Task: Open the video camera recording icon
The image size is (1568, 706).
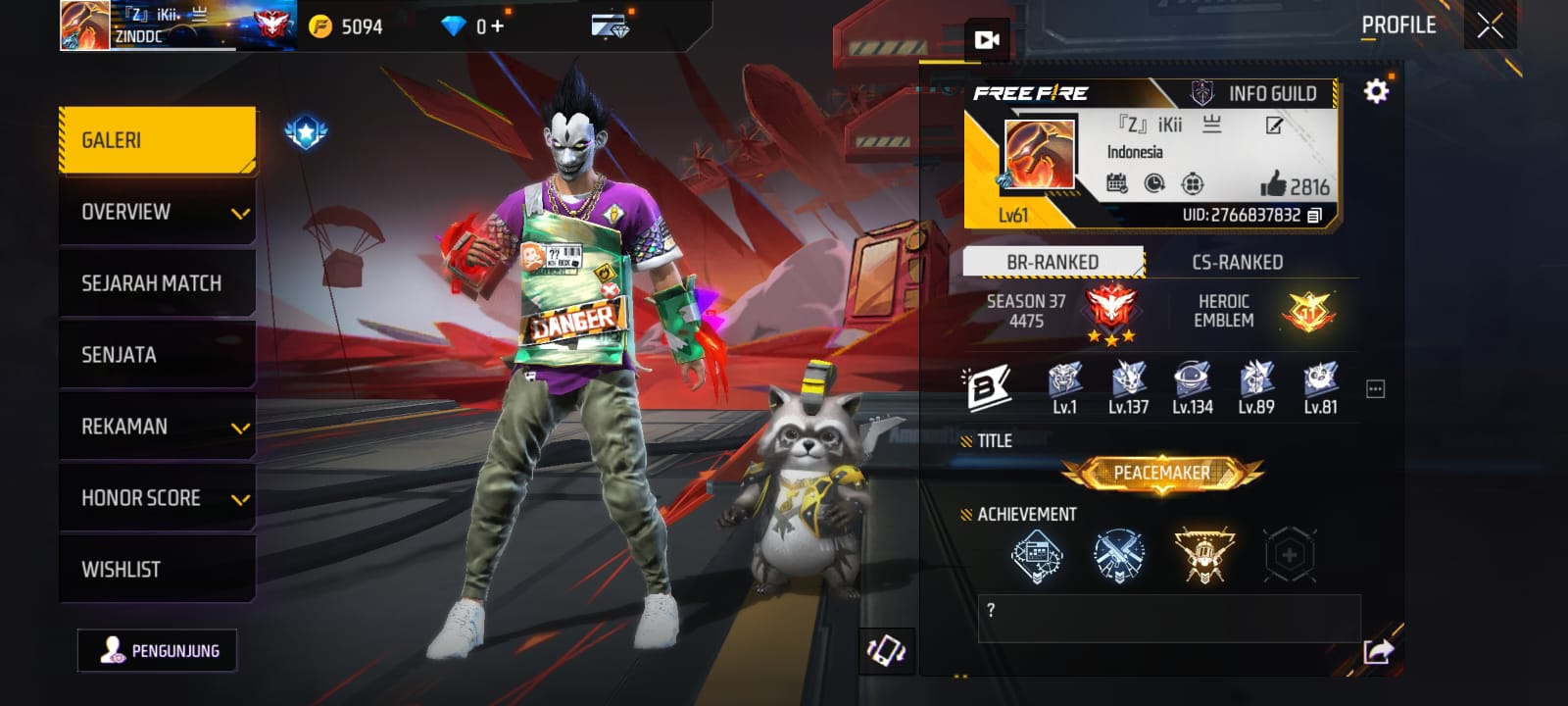Action: [x=986, y=40]
